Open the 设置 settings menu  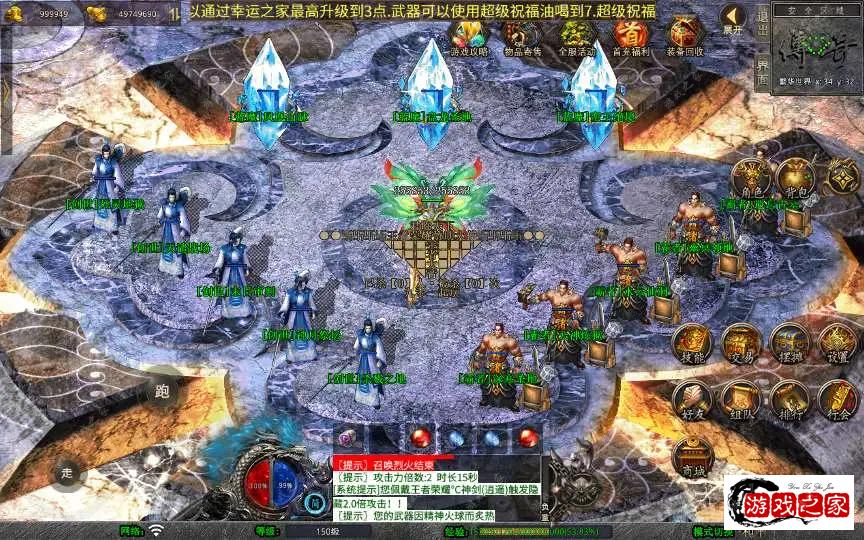(837, 343)
